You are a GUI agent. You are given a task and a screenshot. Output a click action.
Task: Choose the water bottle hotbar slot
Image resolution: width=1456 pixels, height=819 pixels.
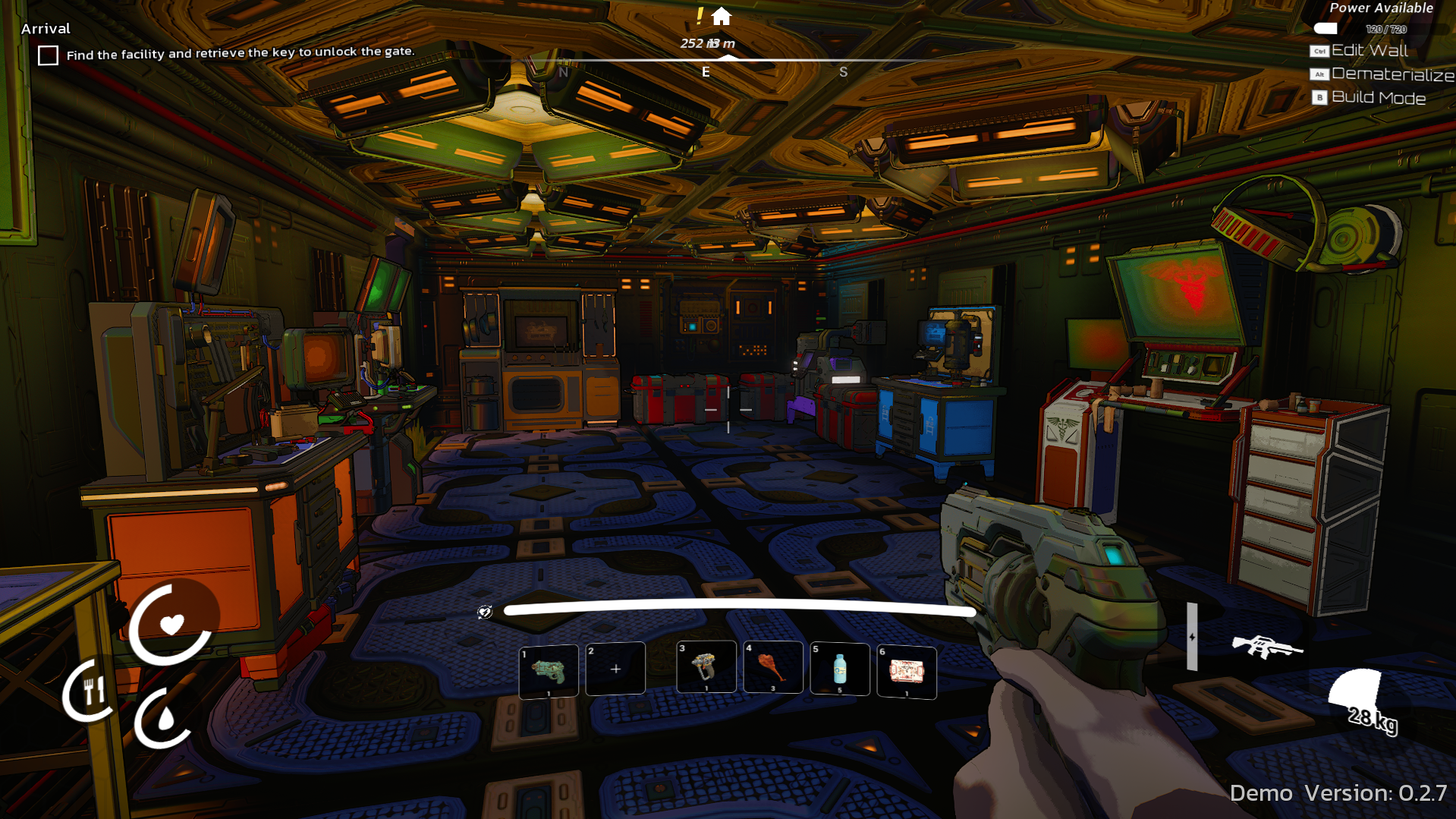[x=839, y=669]
